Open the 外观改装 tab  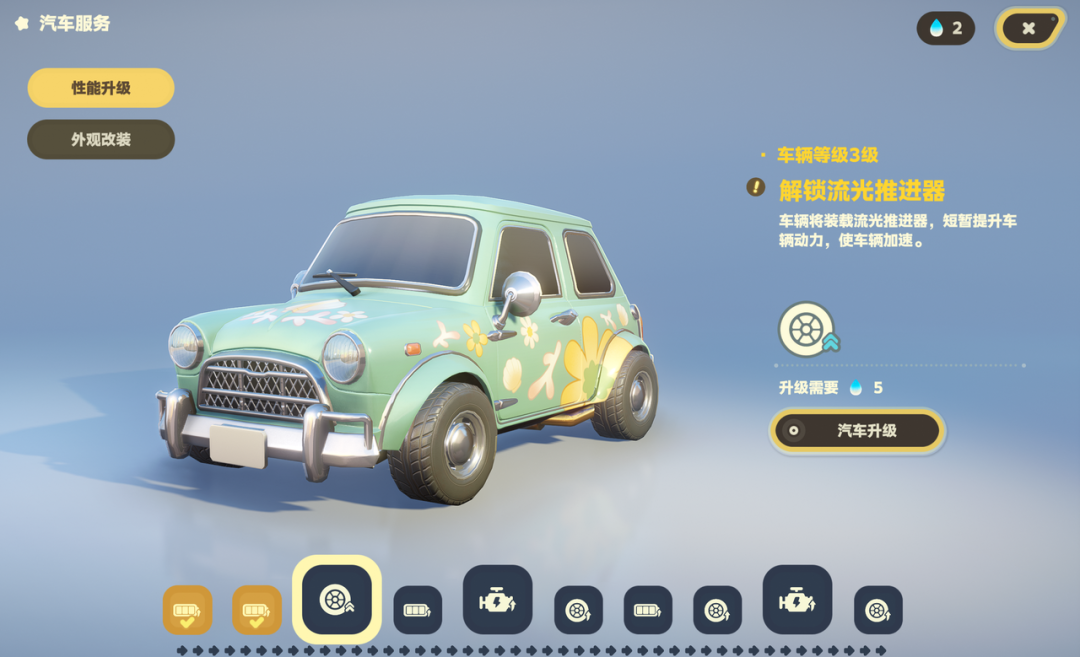click(x=101, y=140)
